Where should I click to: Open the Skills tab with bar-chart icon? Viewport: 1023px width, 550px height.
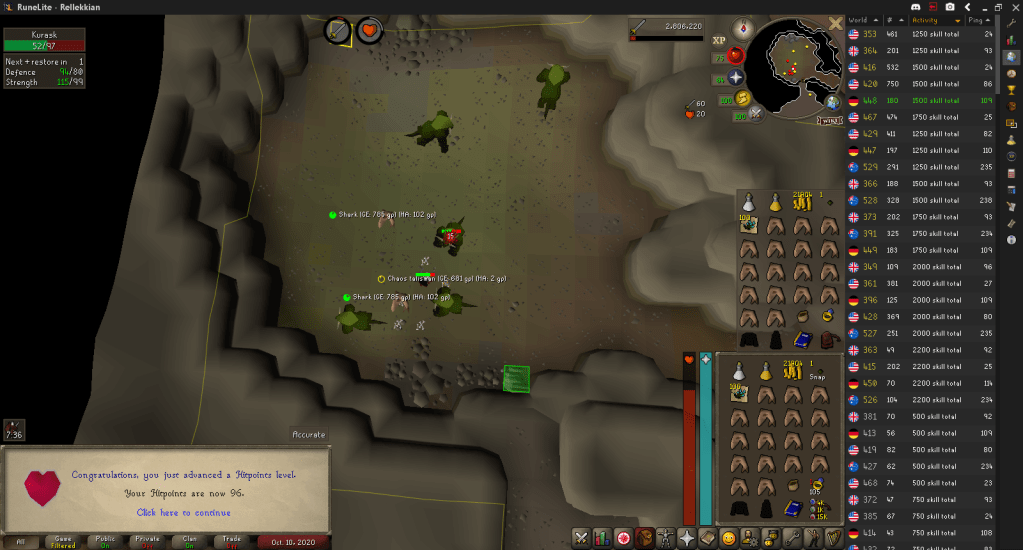pos(602,538)
